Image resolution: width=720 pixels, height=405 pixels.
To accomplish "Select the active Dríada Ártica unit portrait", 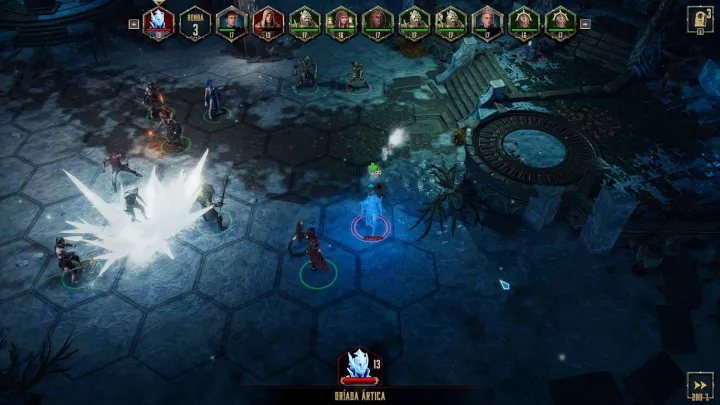I will [357, 366].
